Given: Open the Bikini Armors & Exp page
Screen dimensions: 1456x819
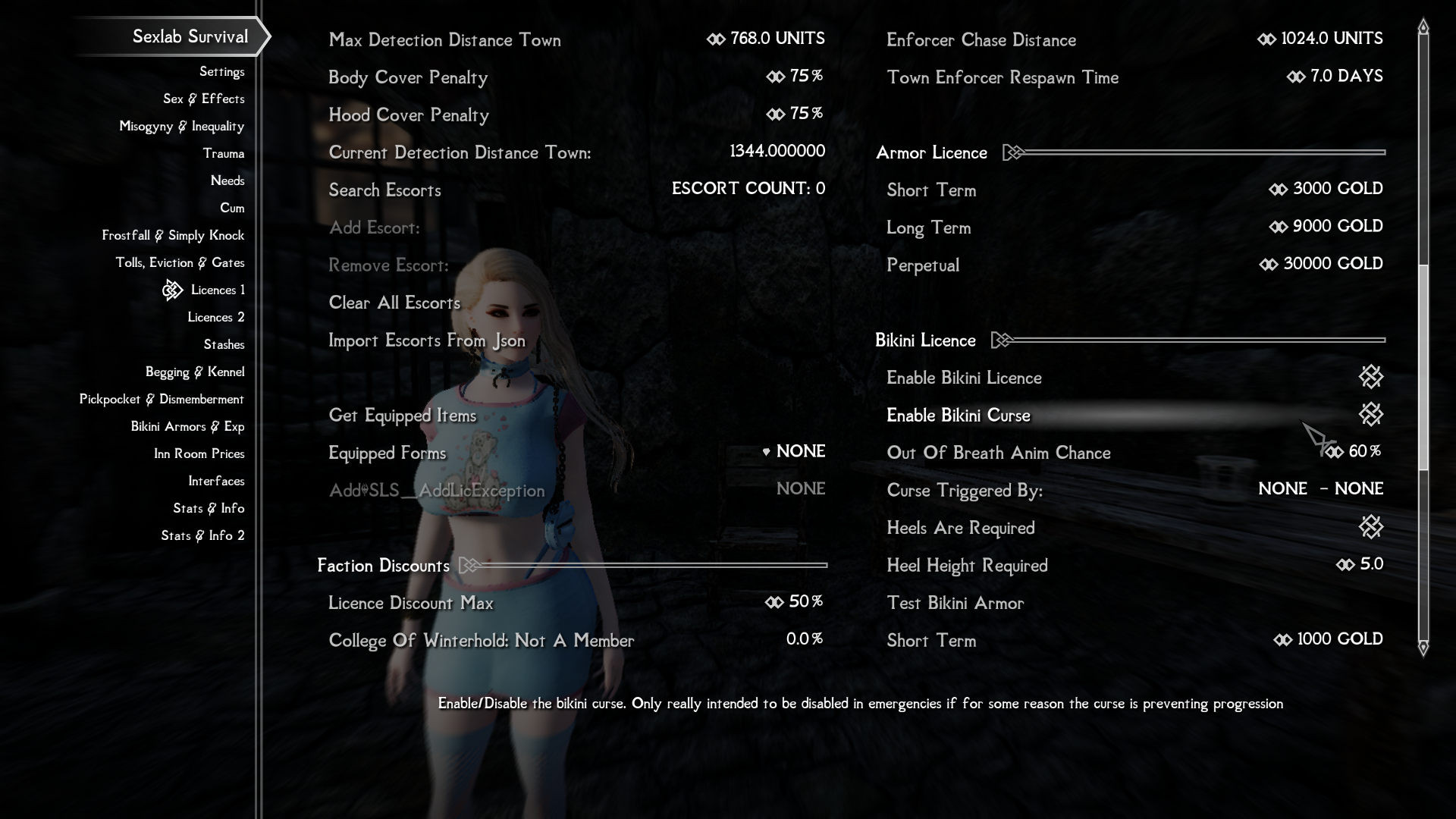Looking at the screenshot, I should tap(189, 426).
